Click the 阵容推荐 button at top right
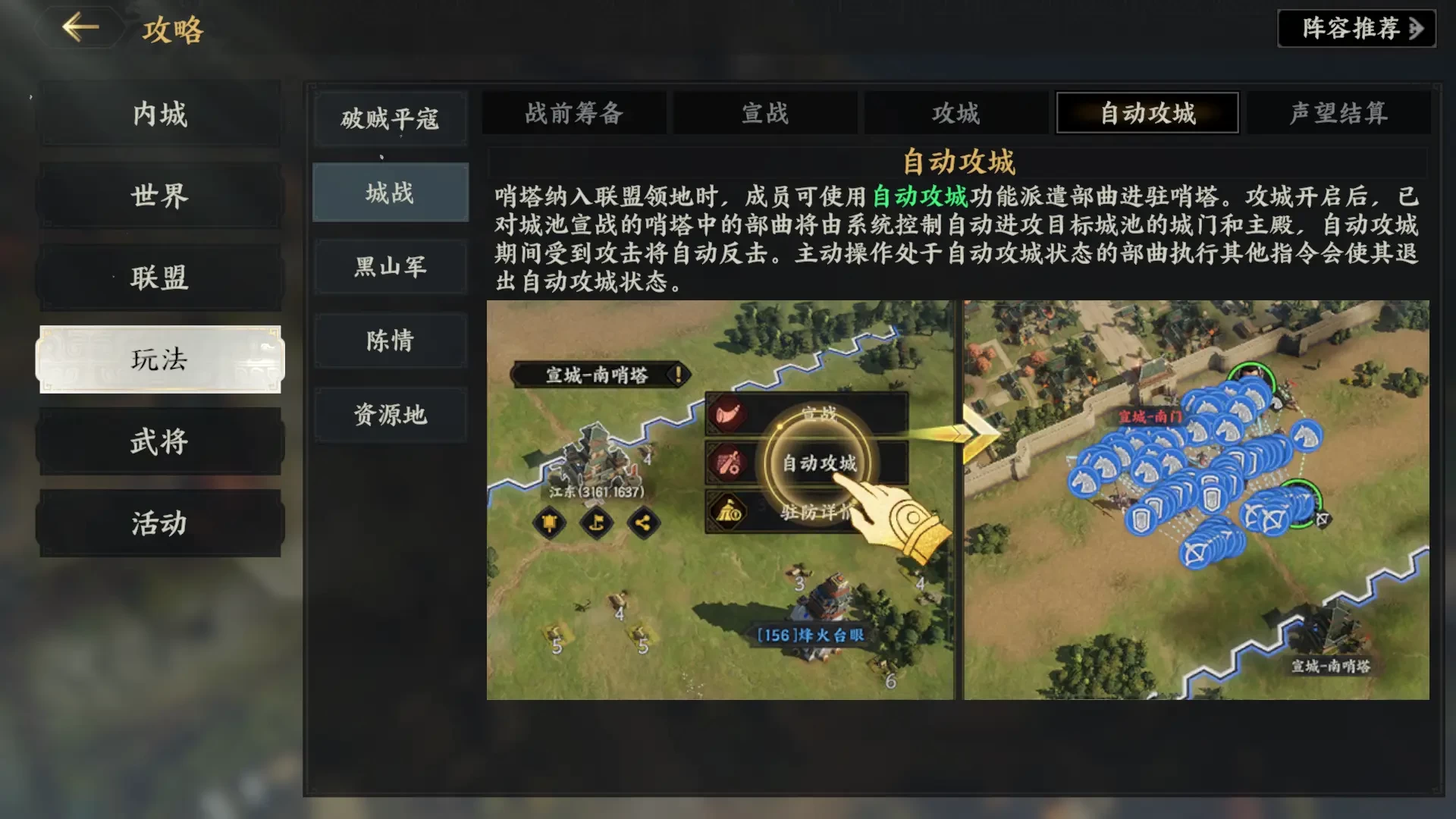1456x819 pixels. click(x=1356, y=29)
